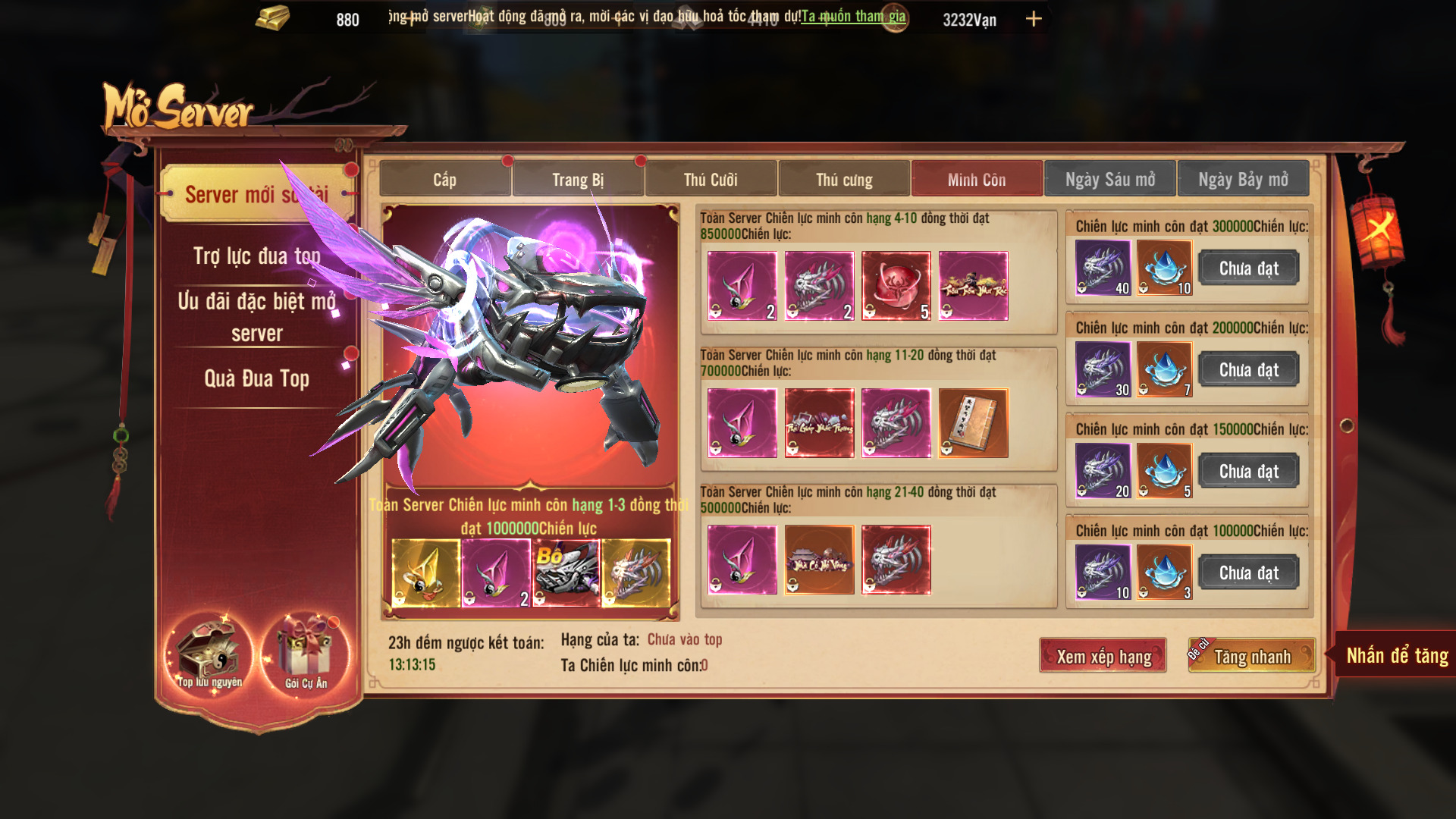The height and width of the screenshot is (819, 1456).
Task: Select Quà Đua Top menu entry
Action: (256, 378)
